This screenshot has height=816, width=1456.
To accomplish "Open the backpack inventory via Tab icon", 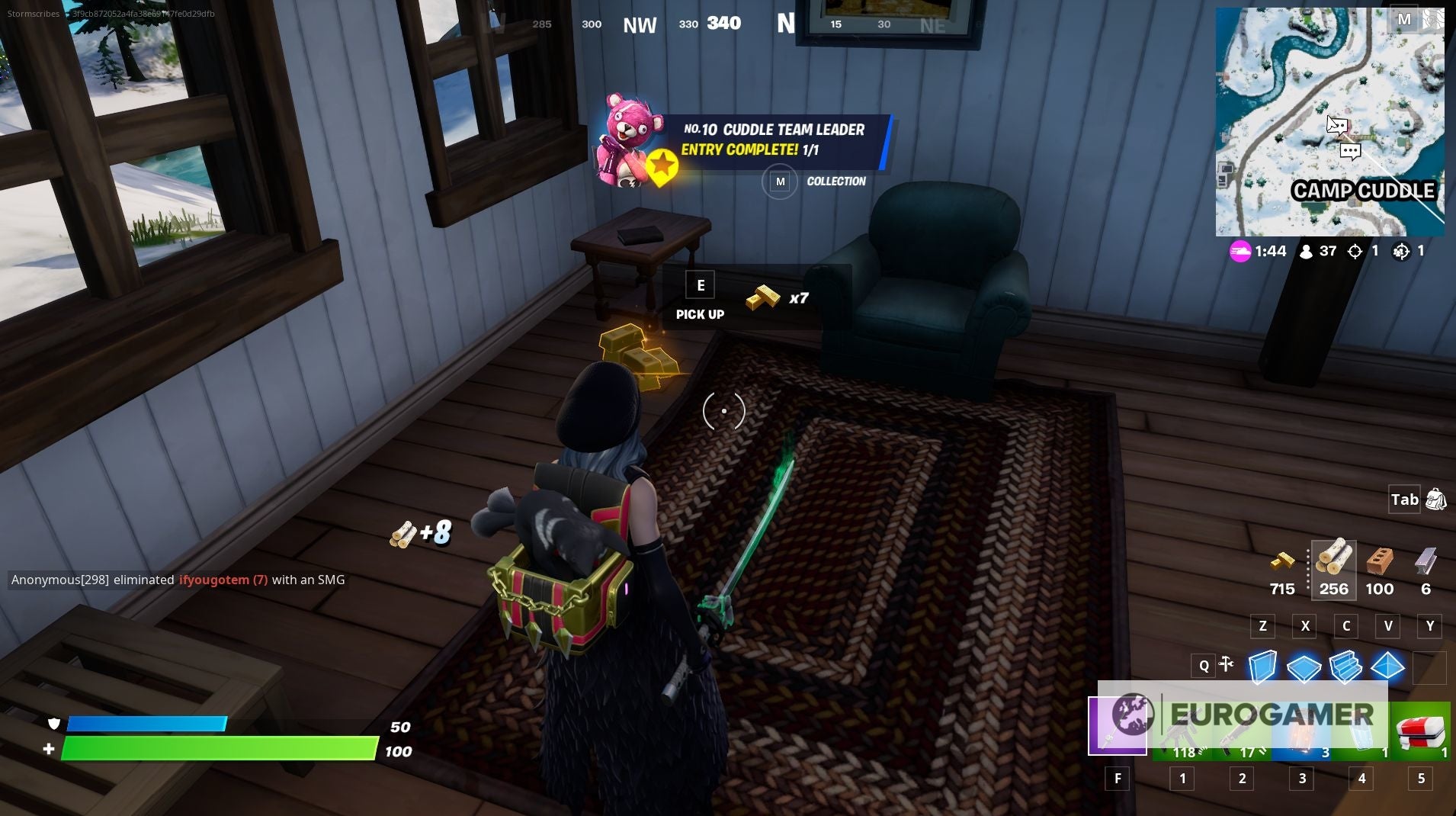I will (1435, 500).
